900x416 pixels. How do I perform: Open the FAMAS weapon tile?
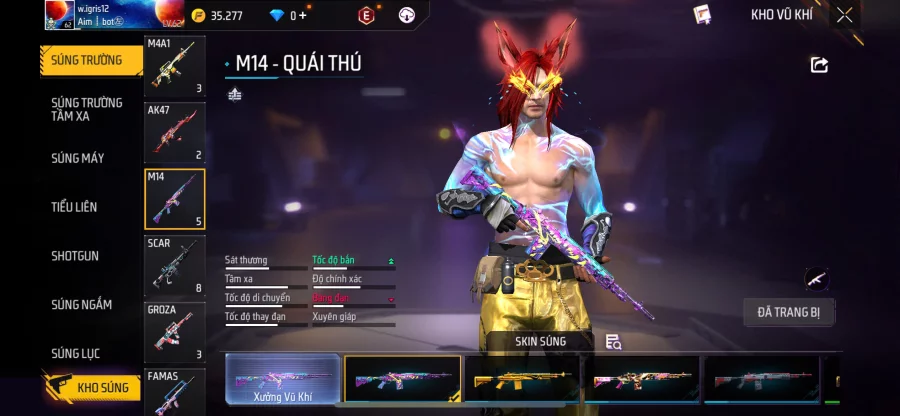pos(175,392)
